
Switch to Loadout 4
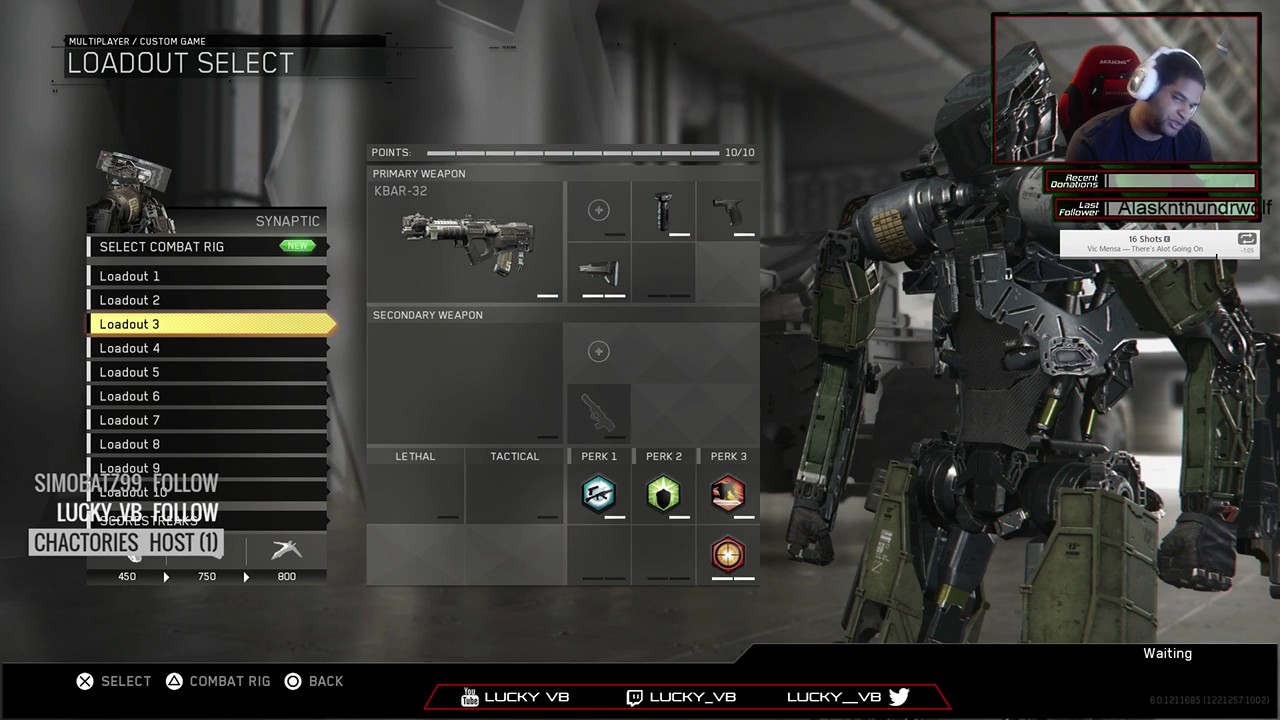click(207, 348)
